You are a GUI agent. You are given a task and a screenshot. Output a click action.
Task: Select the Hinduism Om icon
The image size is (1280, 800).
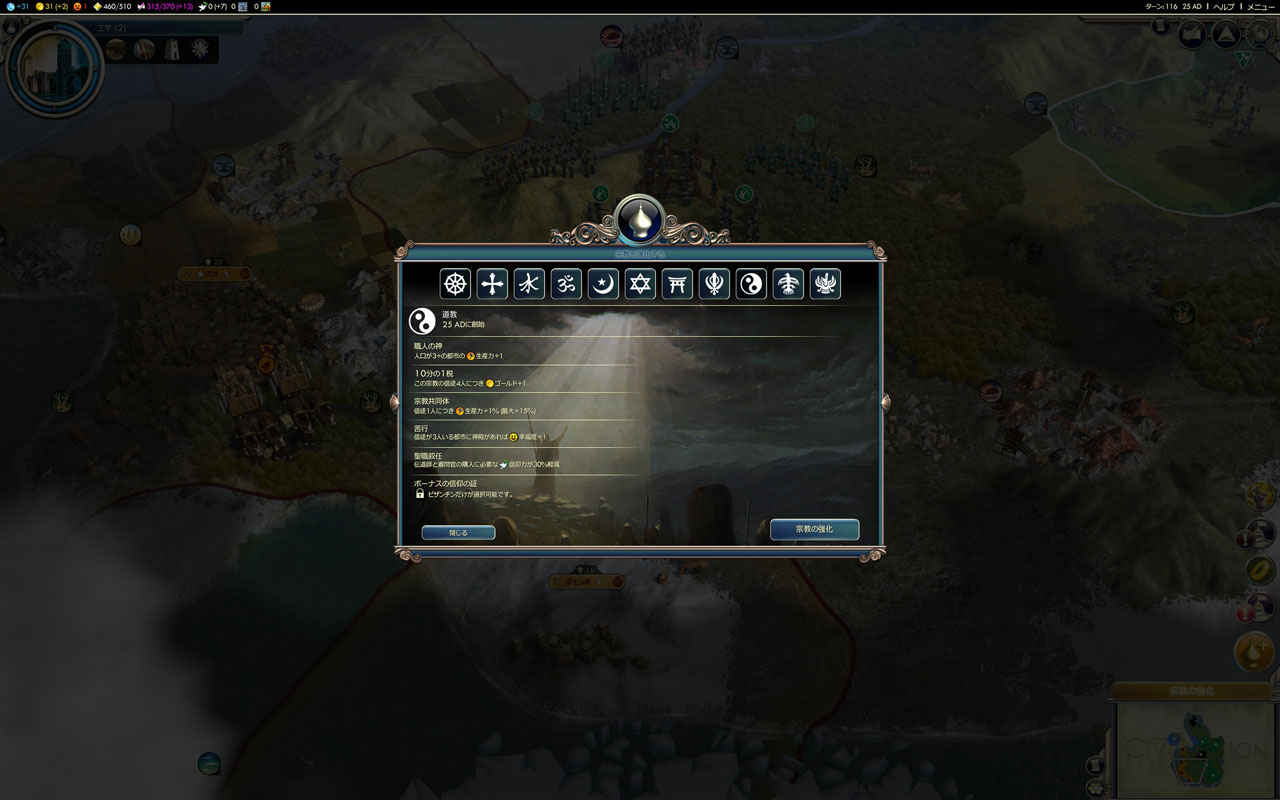(566, 284)
